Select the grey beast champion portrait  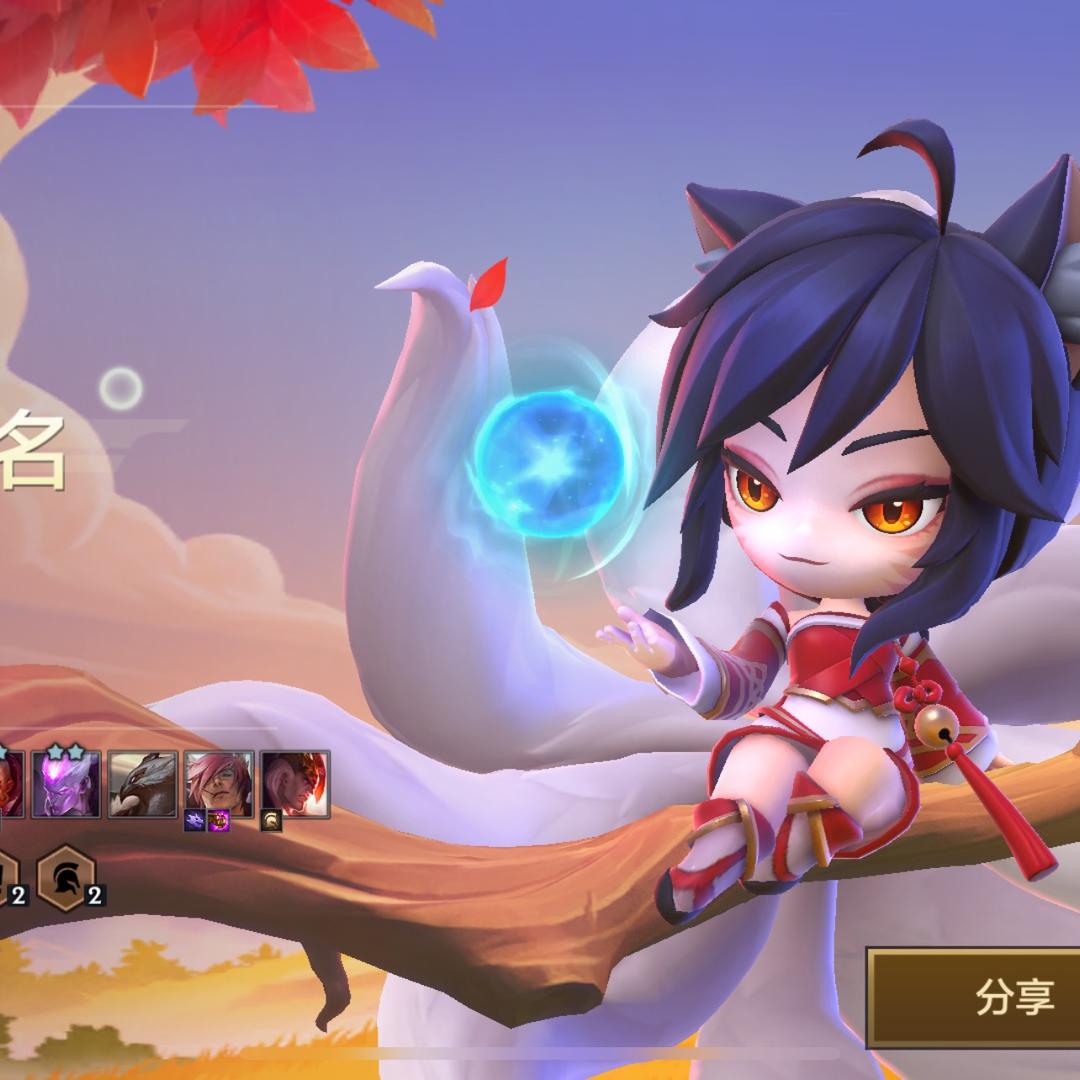click(143, 784)
